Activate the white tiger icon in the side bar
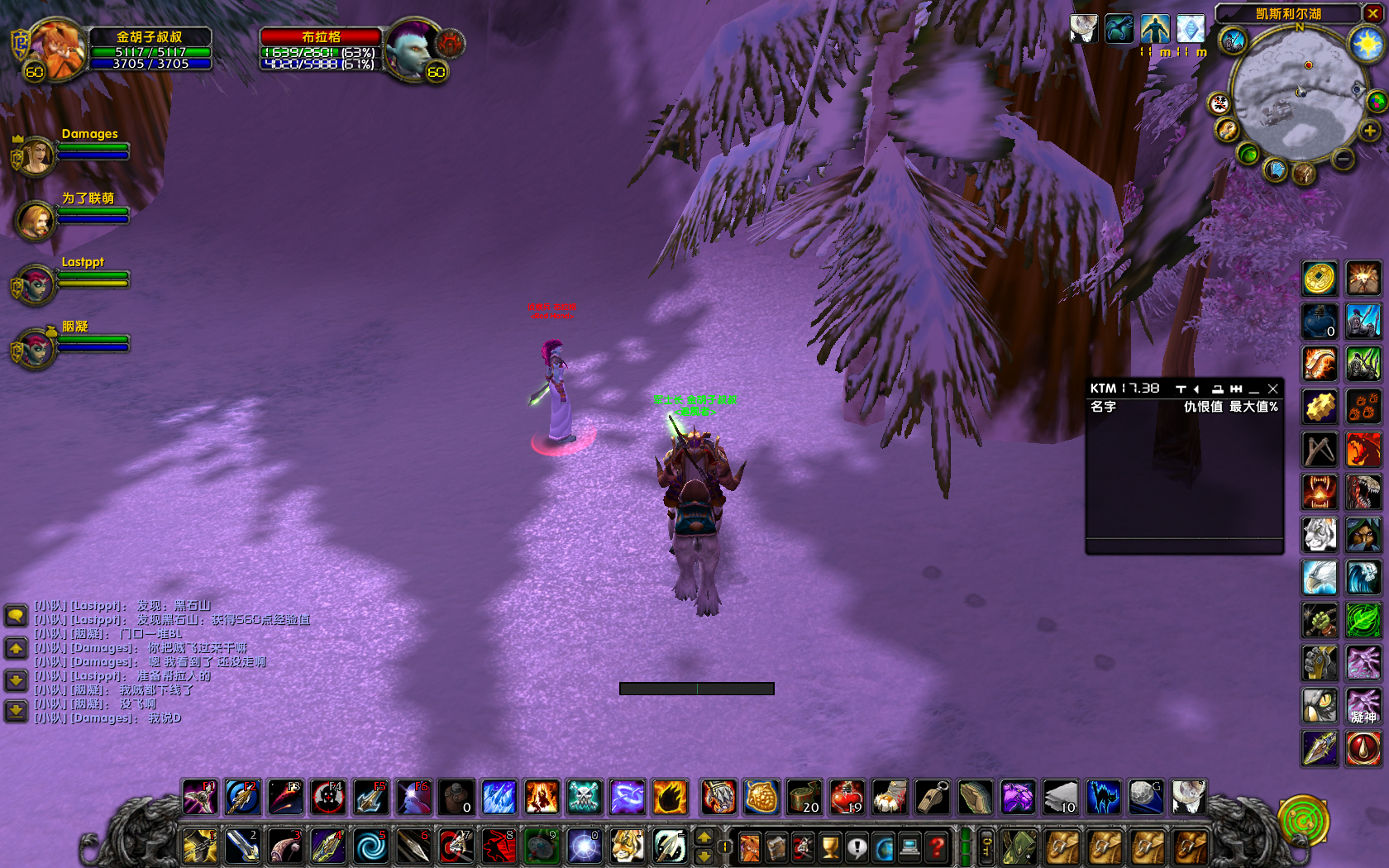The image size is (1389, 868). (x=1320, y=535)
